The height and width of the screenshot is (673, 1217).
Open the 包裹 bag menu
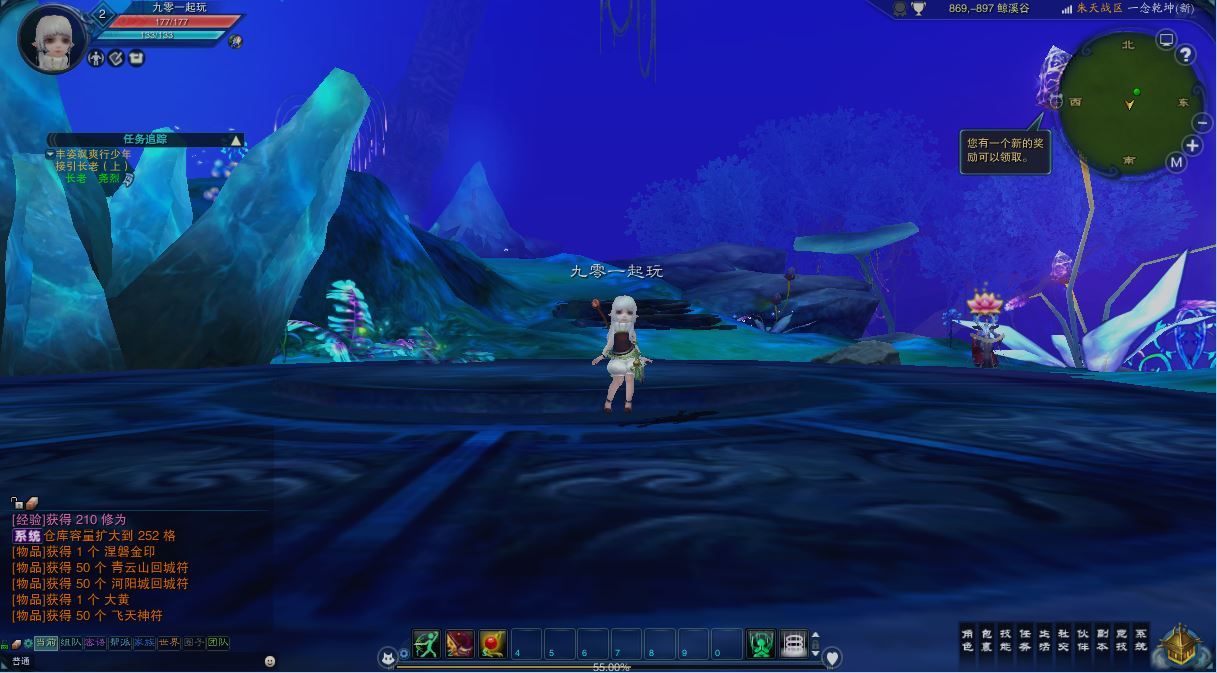pos(986,640)
